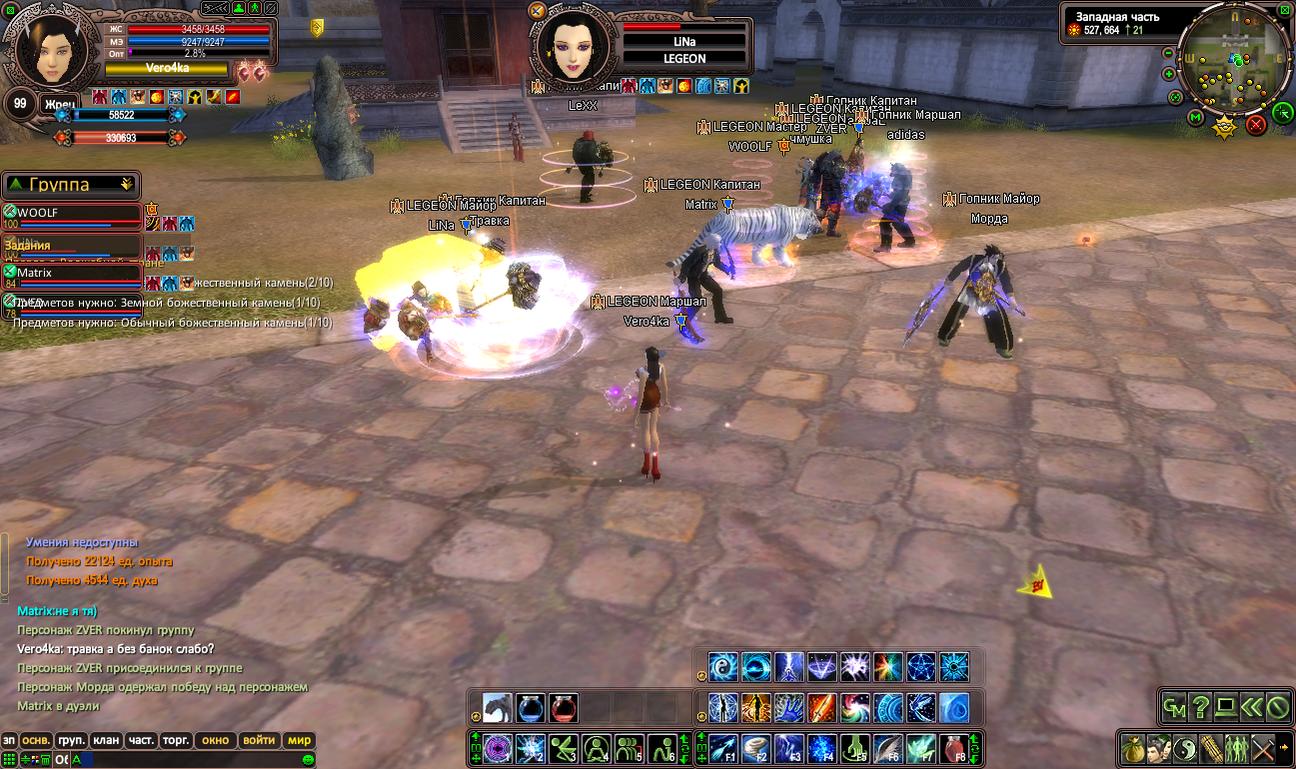Switch to the торг. trade chat tab
Screen dimensions: 1296x769
point(176,740)
